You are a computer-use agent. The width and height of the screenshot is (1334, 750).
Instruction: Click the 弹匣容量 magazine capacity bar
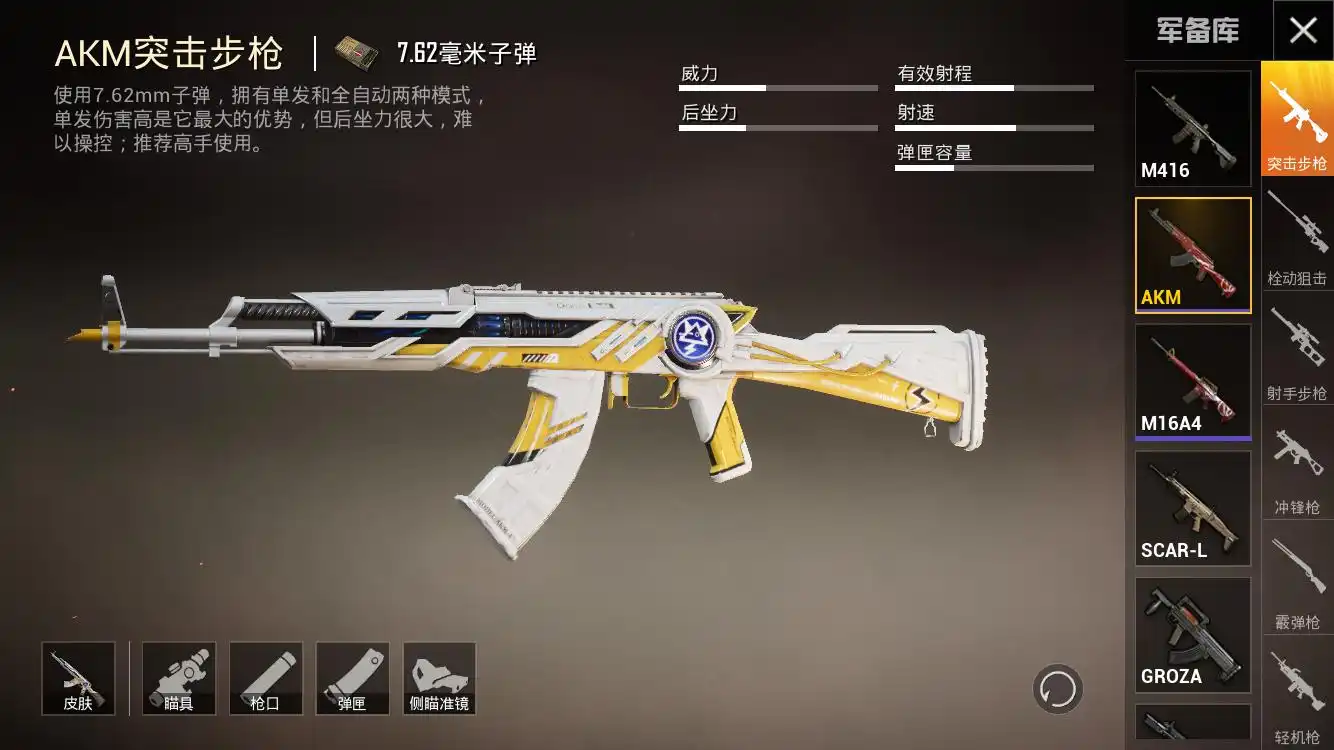(x=993, y=169)
